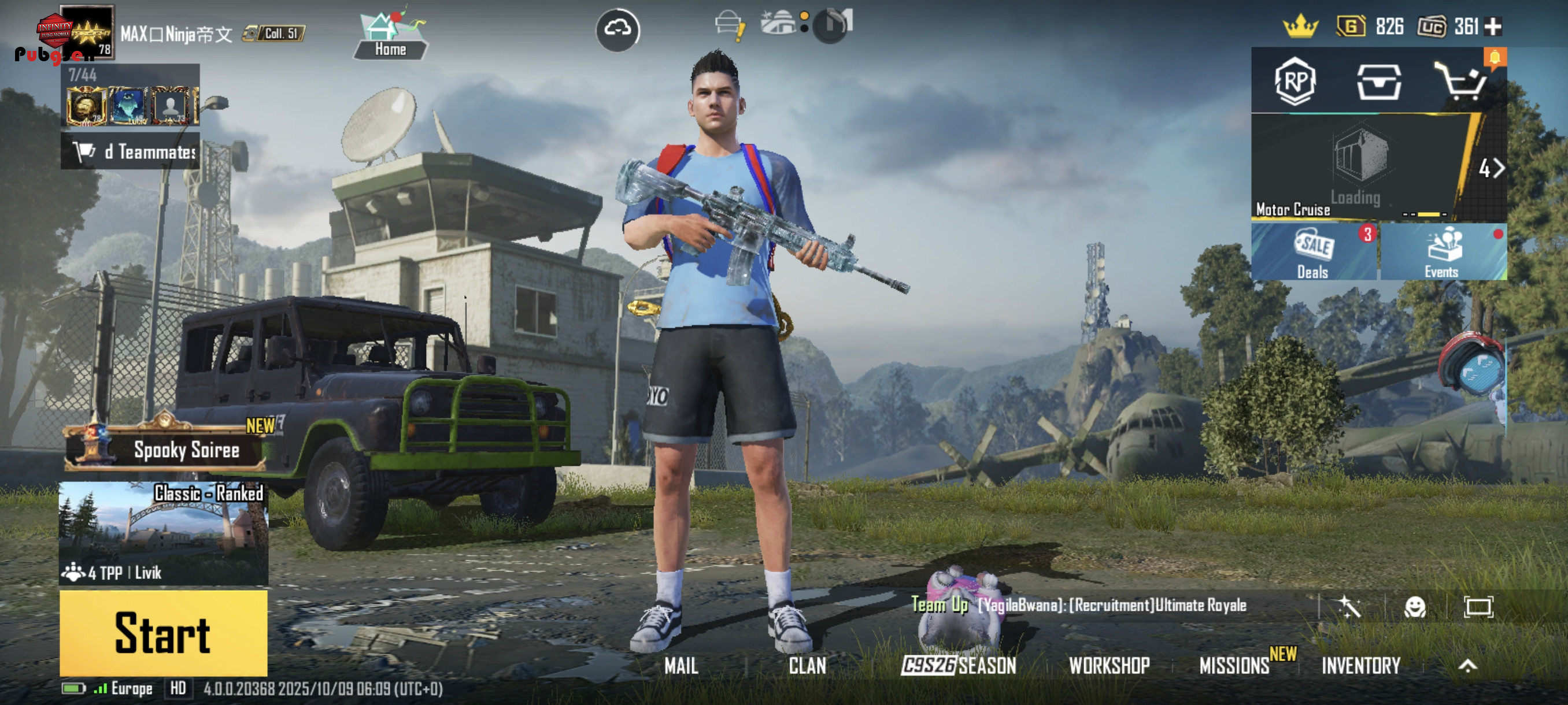Open the Classic Ranked mode selector
This screenshot has height=705, width=1568.
[x=163, y=533]
